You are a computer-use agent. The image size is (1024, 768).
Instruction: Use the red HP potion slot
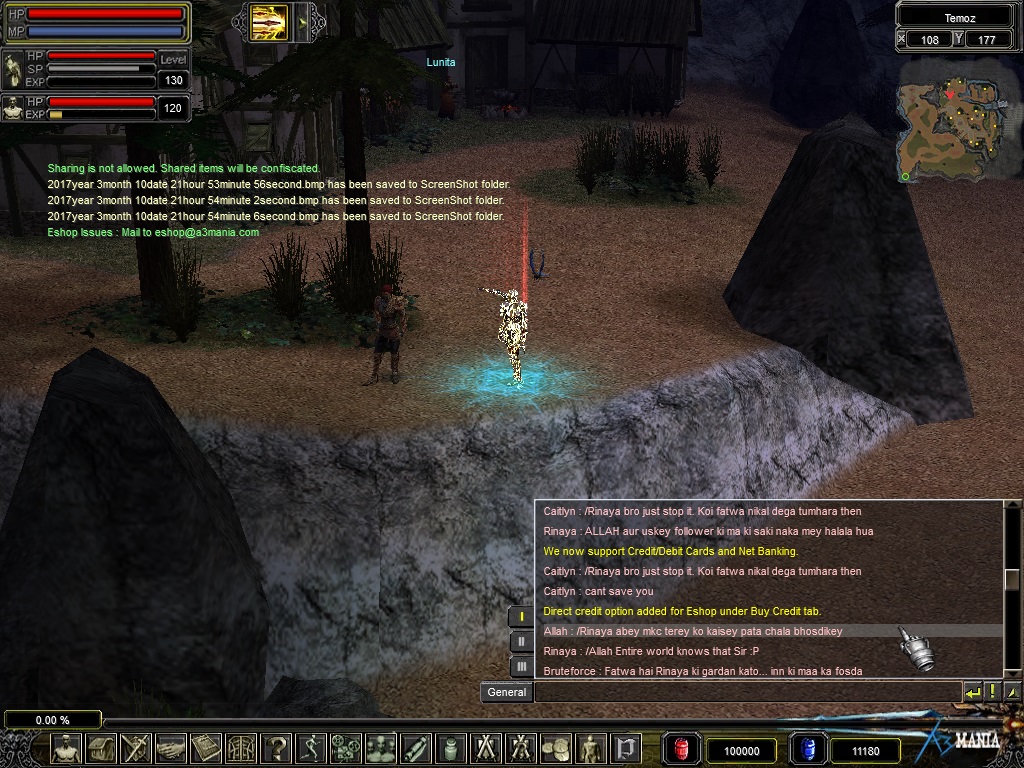pos(683,749)
